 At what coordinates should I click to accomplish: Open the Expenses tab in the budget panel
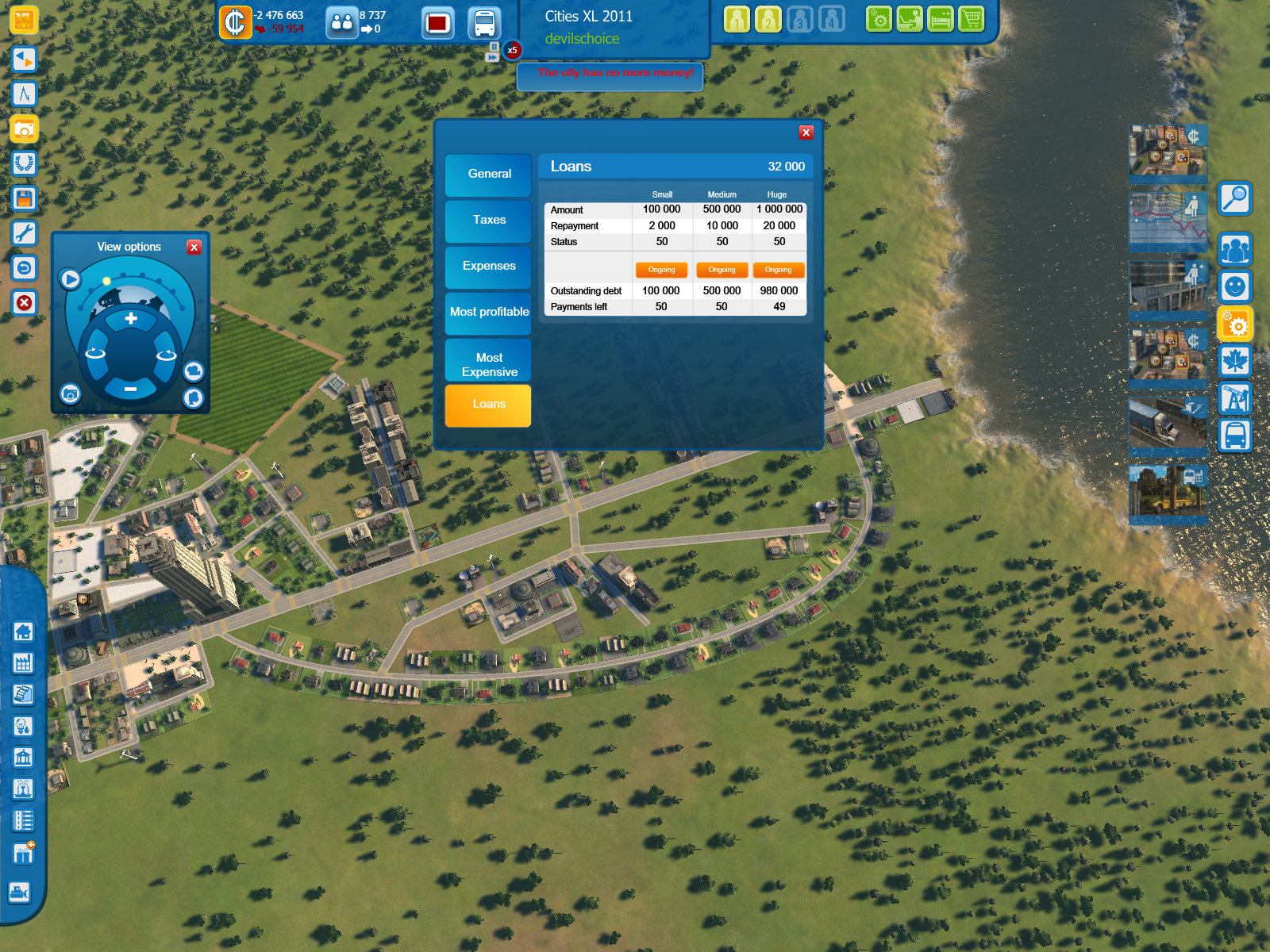(487, 267)
